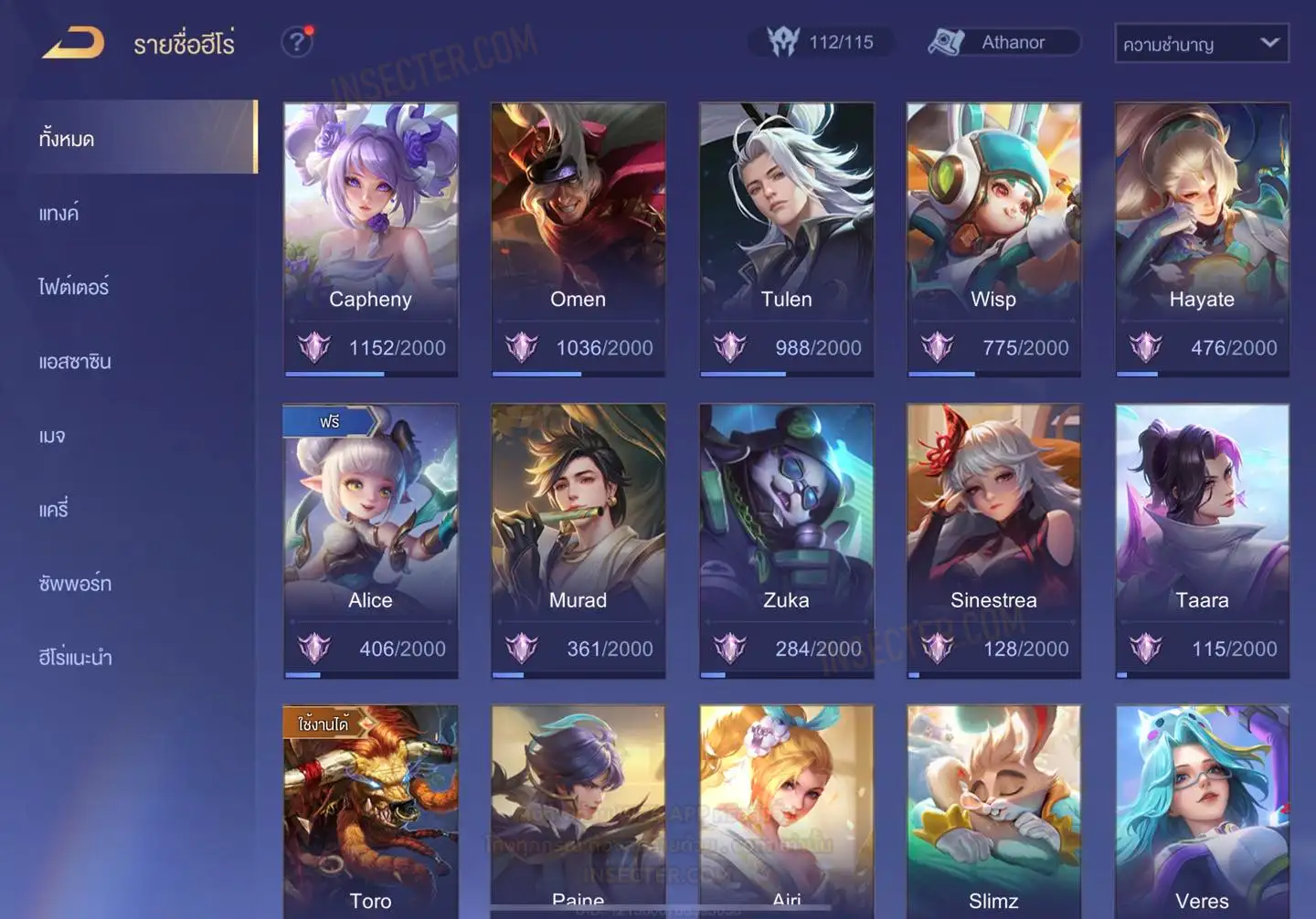Choose the Zuka hero card
The width and height of the screenshot is (1316, 919).
(786, 539)
